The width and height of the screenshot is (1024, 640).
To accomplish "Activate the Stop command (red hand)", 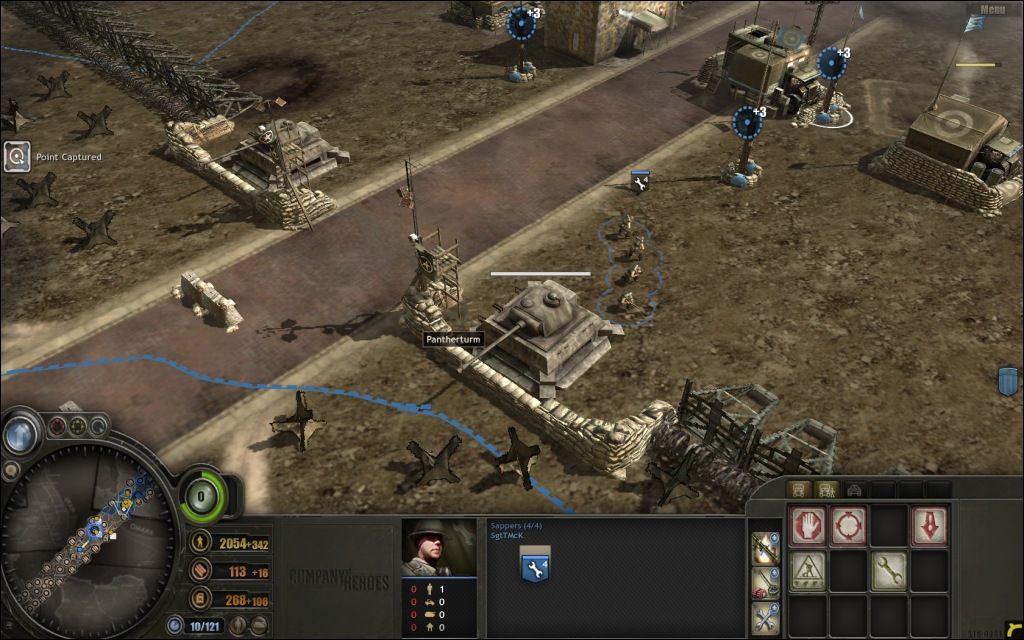I will click(x=808, y=527).
